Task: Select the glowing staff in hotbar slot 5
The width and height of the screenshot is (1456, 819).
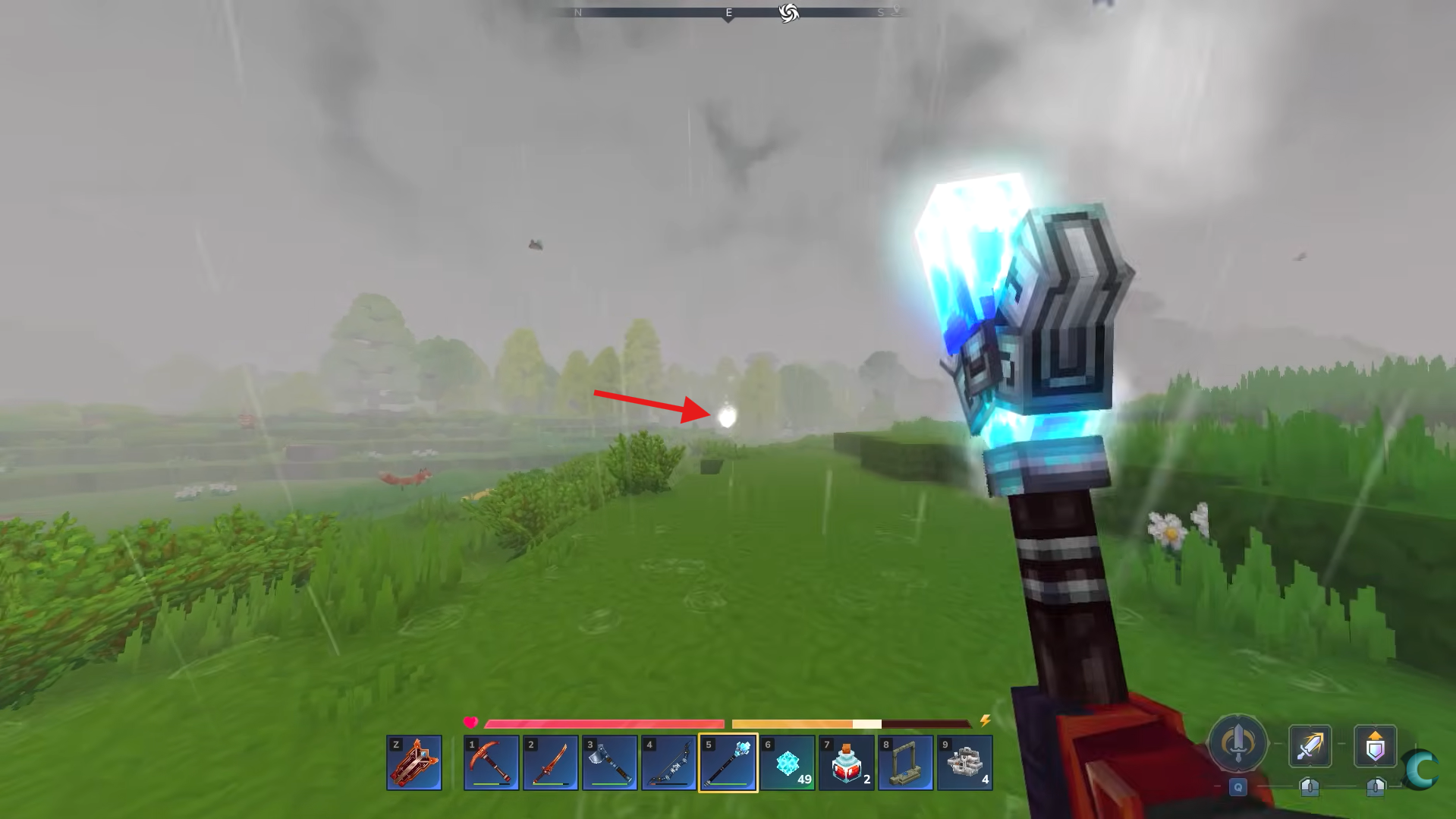Action: [x=729, y=762]
